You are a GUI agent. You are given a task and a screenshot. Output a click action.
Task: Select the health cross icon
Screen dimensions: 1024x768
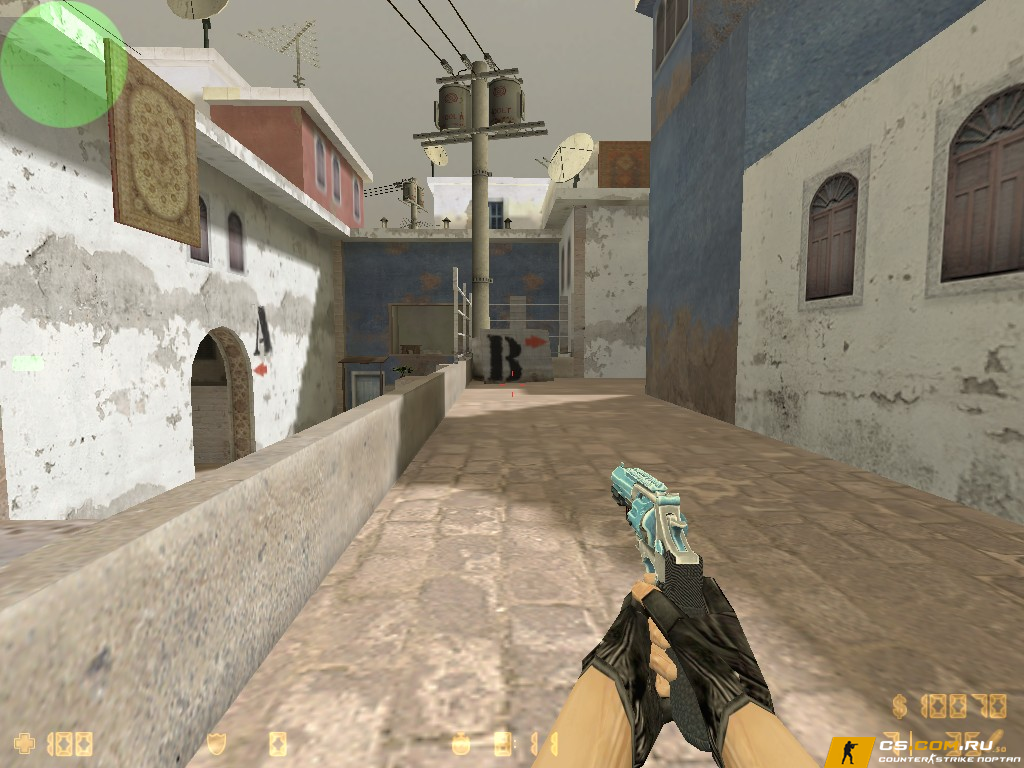pyautogui.click(x=25, y=744)
